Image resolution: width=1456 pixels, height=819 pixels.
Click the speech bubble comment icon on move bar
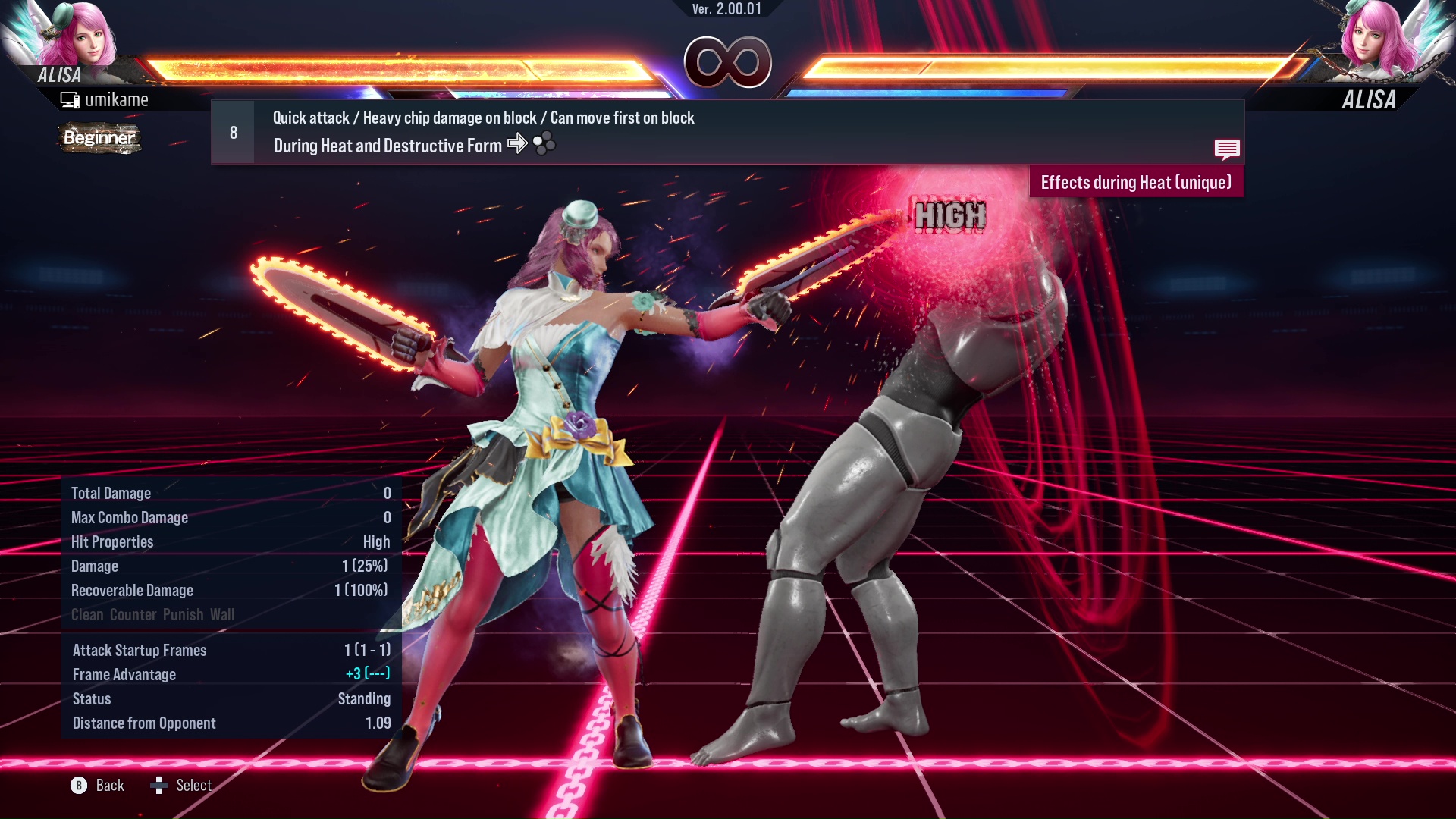(1227, 149)
